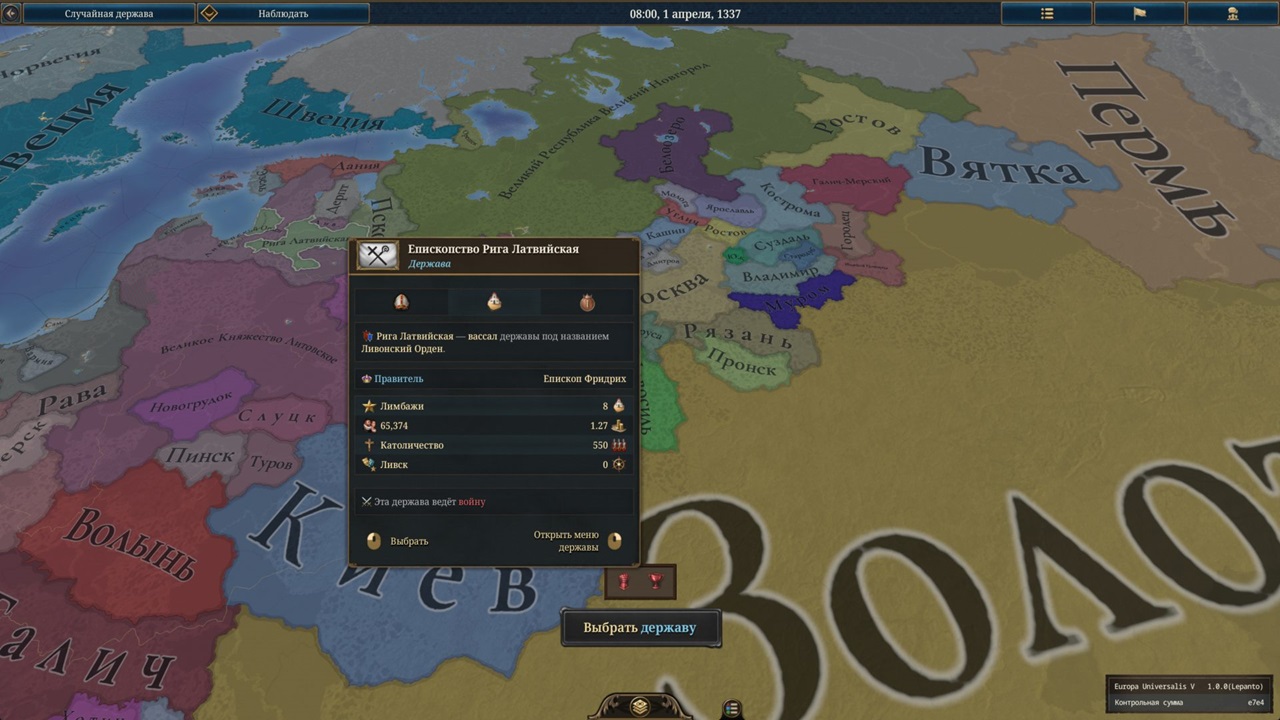Click the Ливск culture icon in the panel
Viewport: 1280px width, 720px height.
pos(371,464)
